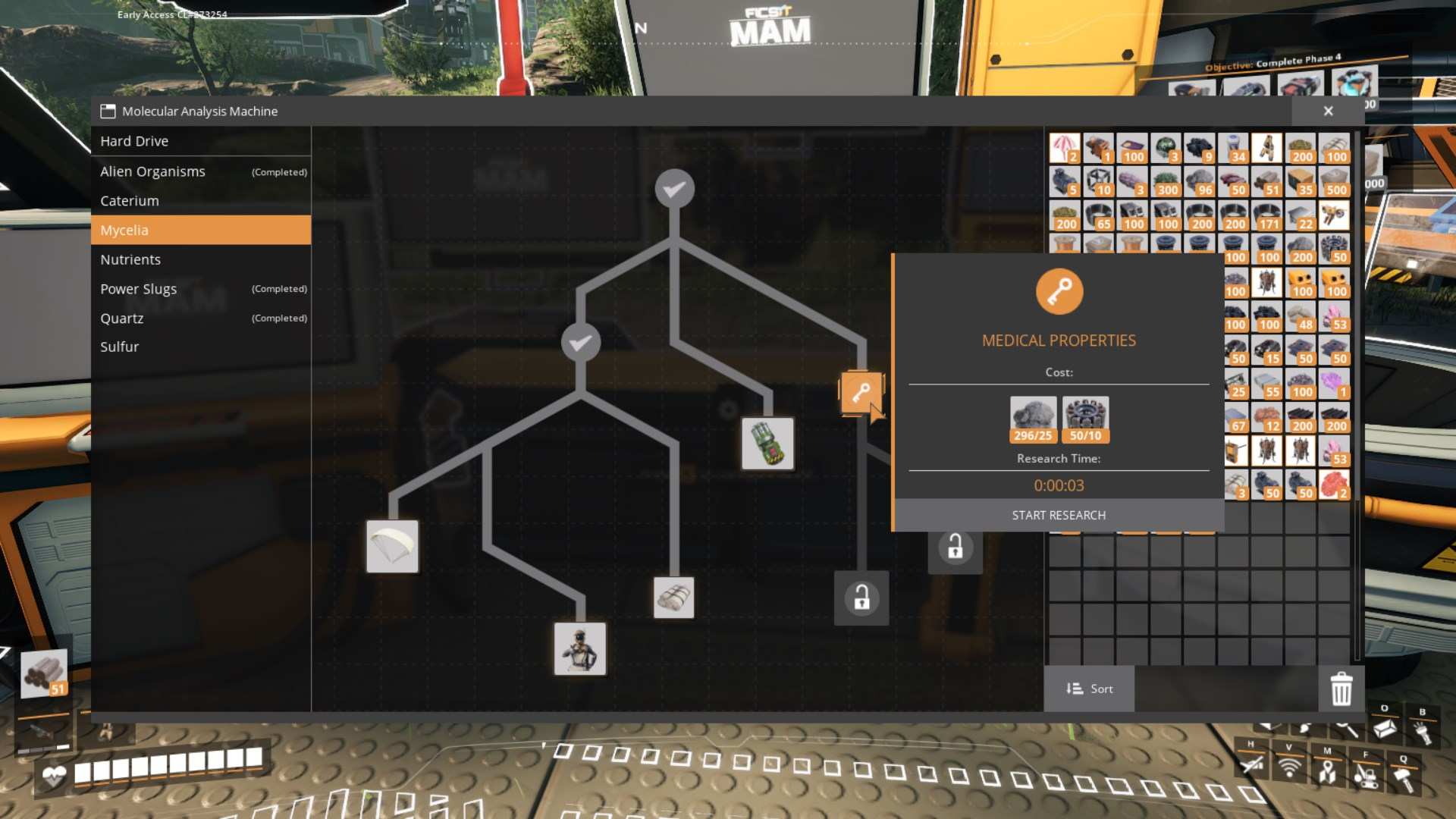1456x819 pixels.
Task: Choose the Sulfur research tree
Action: tap(120, 347)
